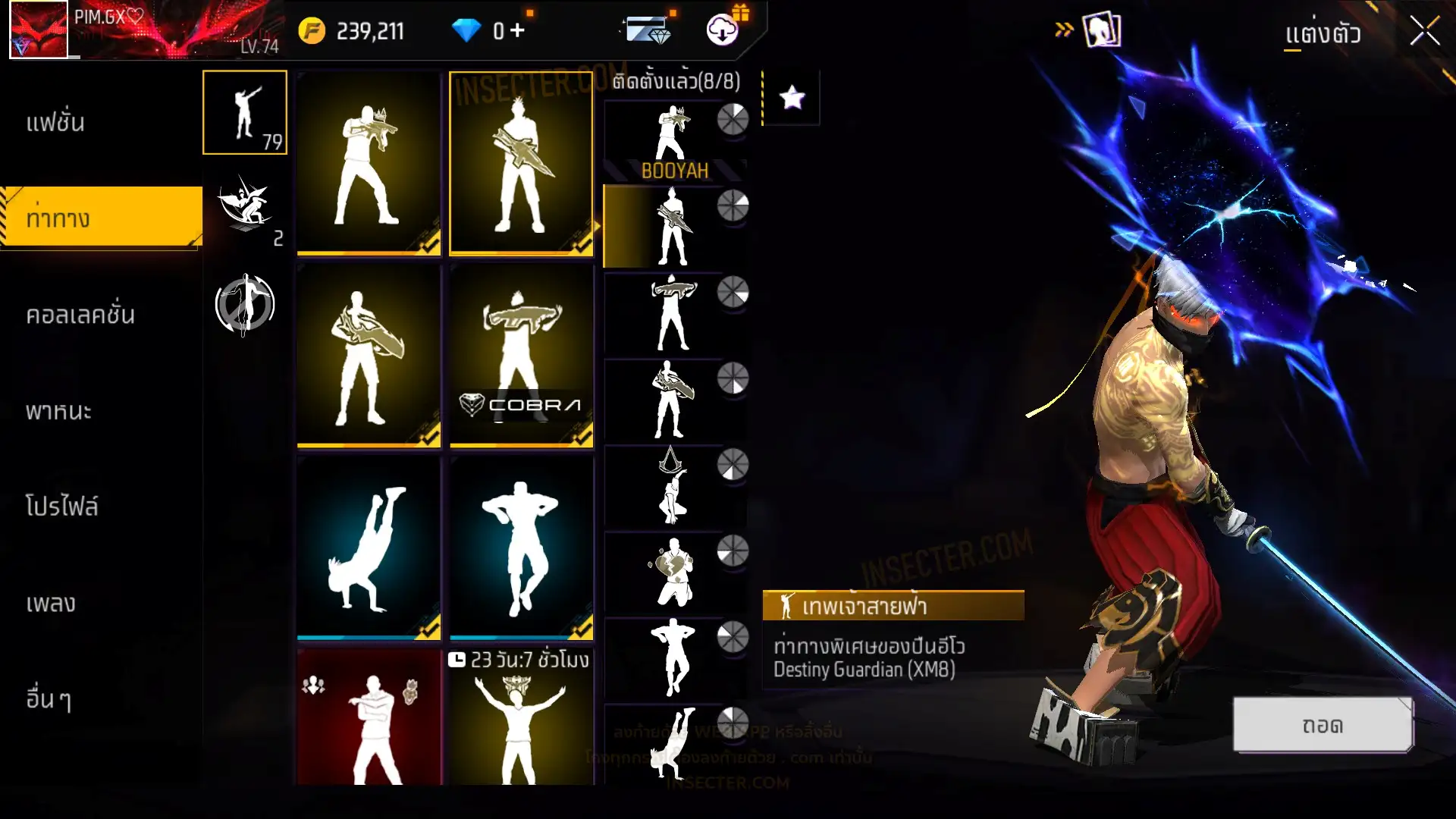
Task: Switch to the คอลเลคชั่น category
Action: (x=80, y=315)
